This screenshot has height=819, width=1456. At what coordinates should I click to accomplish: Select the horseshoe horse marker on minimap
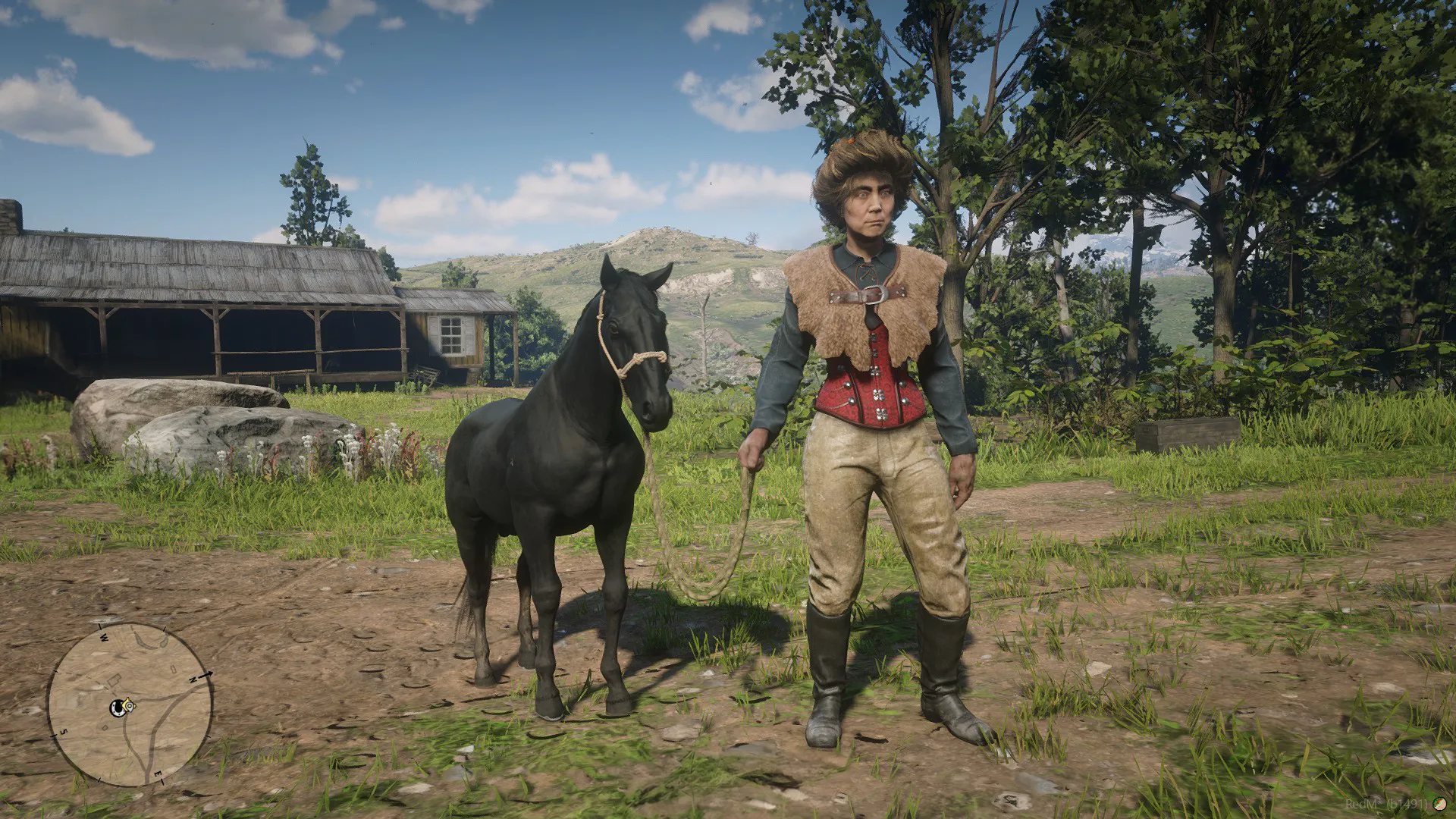[118, 708]
